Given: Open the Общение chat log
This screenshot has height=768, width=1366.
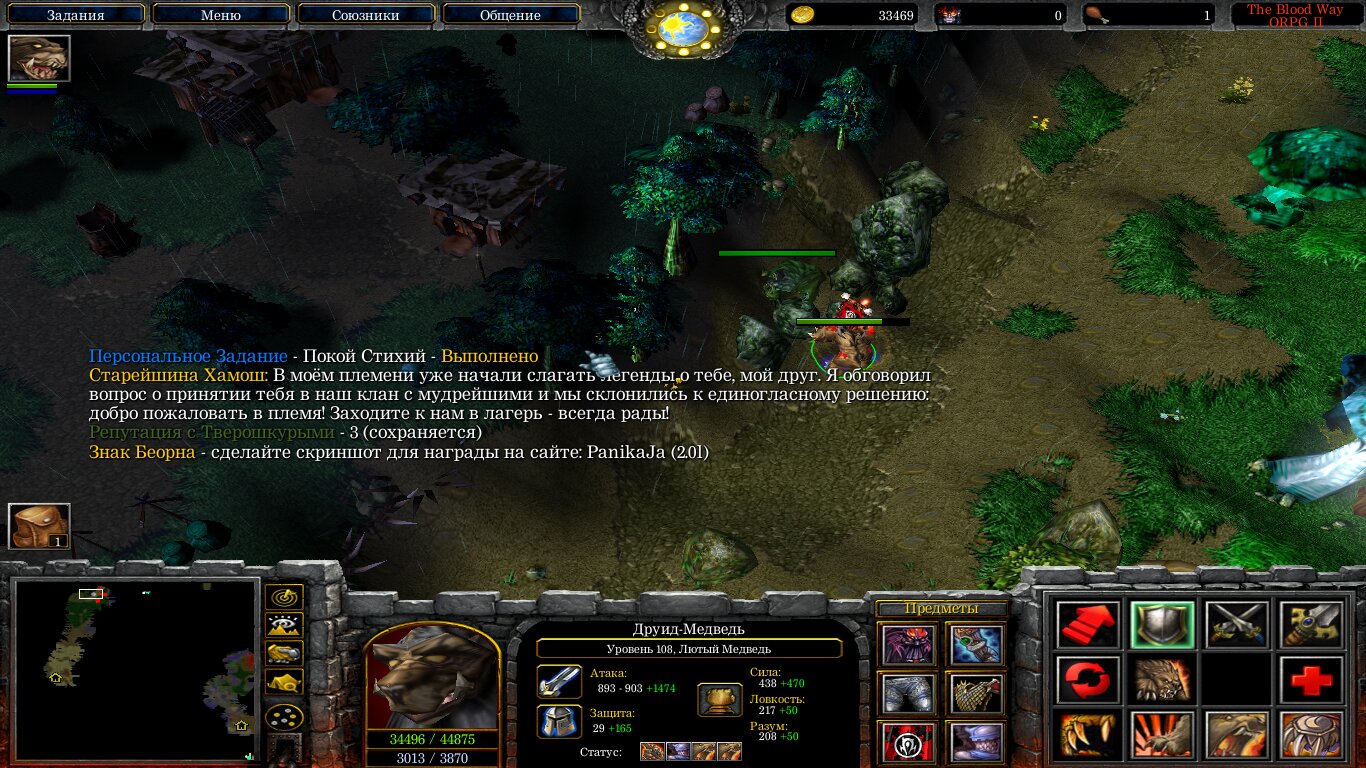Looking at the screenshot, I should [510, 15].
